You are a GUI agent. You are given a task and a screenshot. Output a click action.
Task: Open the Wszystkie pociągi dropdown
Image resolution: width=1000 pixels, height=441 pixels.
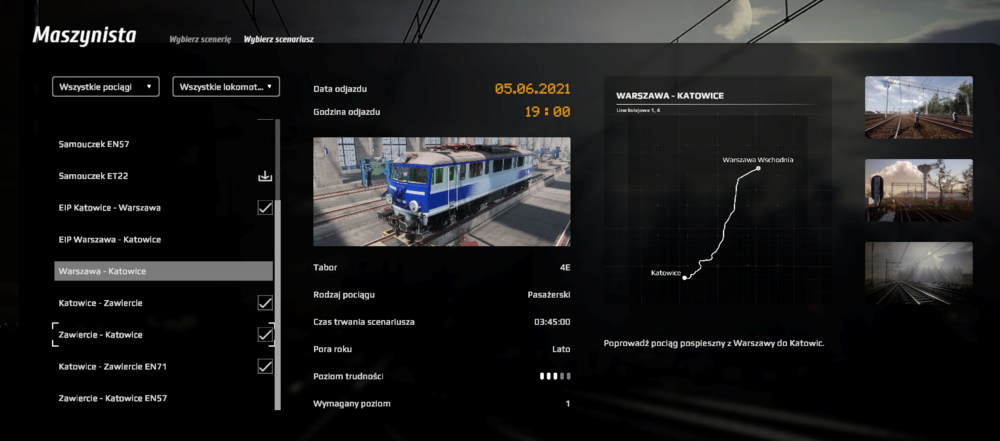pos(106,87)
